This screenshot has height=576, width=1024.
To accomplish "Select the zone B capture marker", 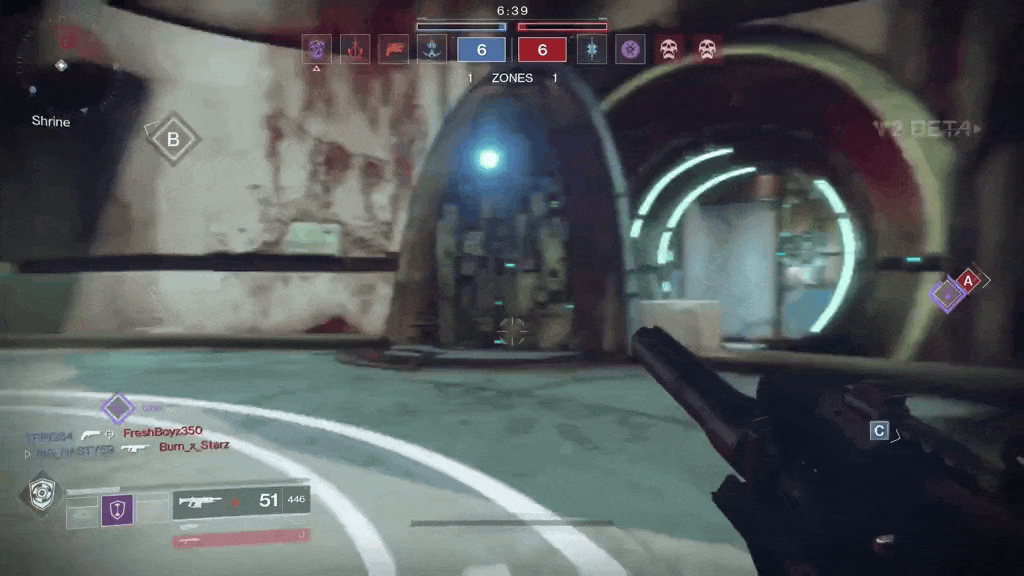I will (173, 140).
